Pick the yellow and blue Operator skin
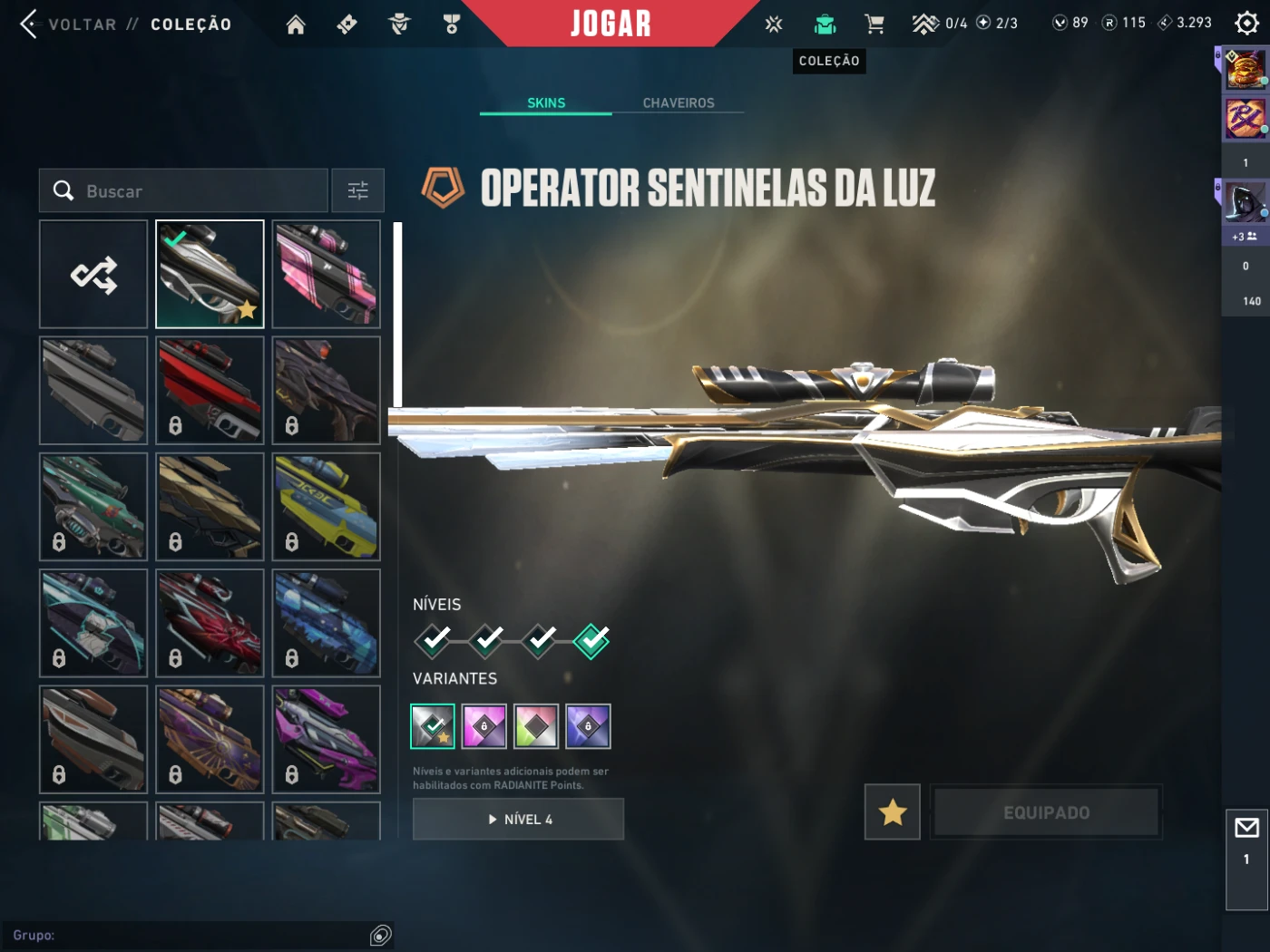1270x952 pixels. click(327, 506)
